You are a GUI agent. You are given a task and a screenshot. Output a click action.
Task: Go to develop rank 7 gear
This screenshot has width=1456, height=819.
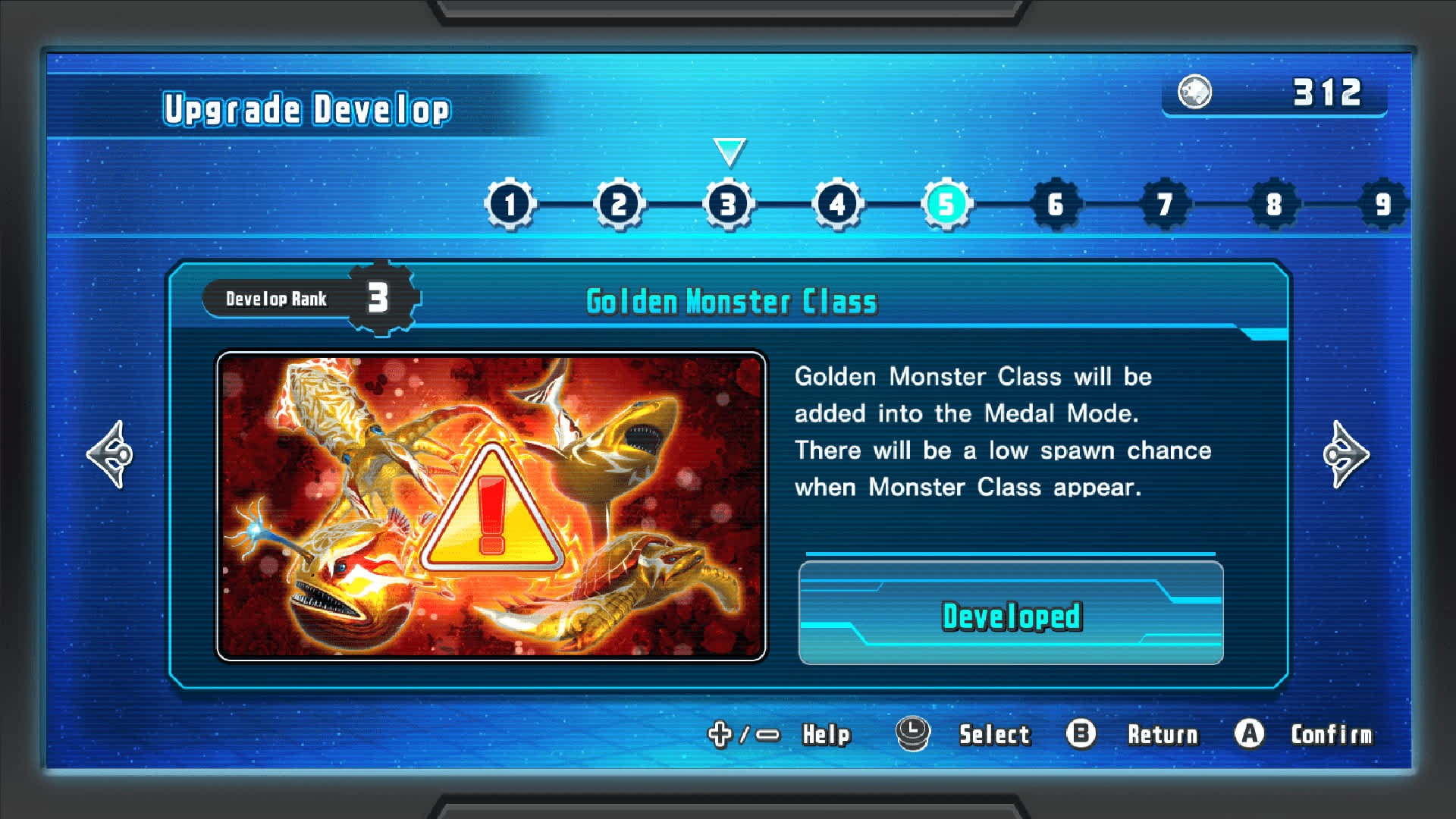point(1165,204)
